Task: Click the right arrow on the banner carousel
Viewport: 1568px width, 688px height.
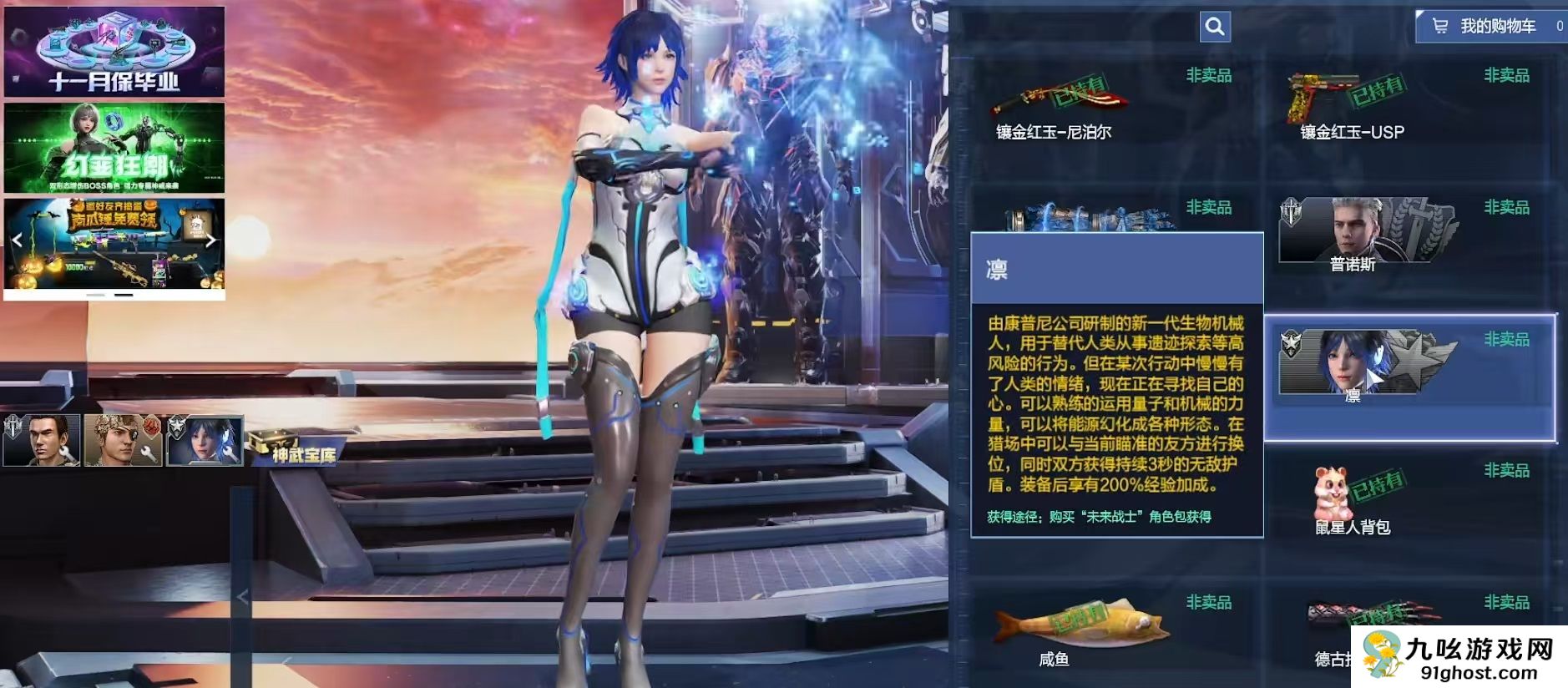Action: (x=211, y=239)
